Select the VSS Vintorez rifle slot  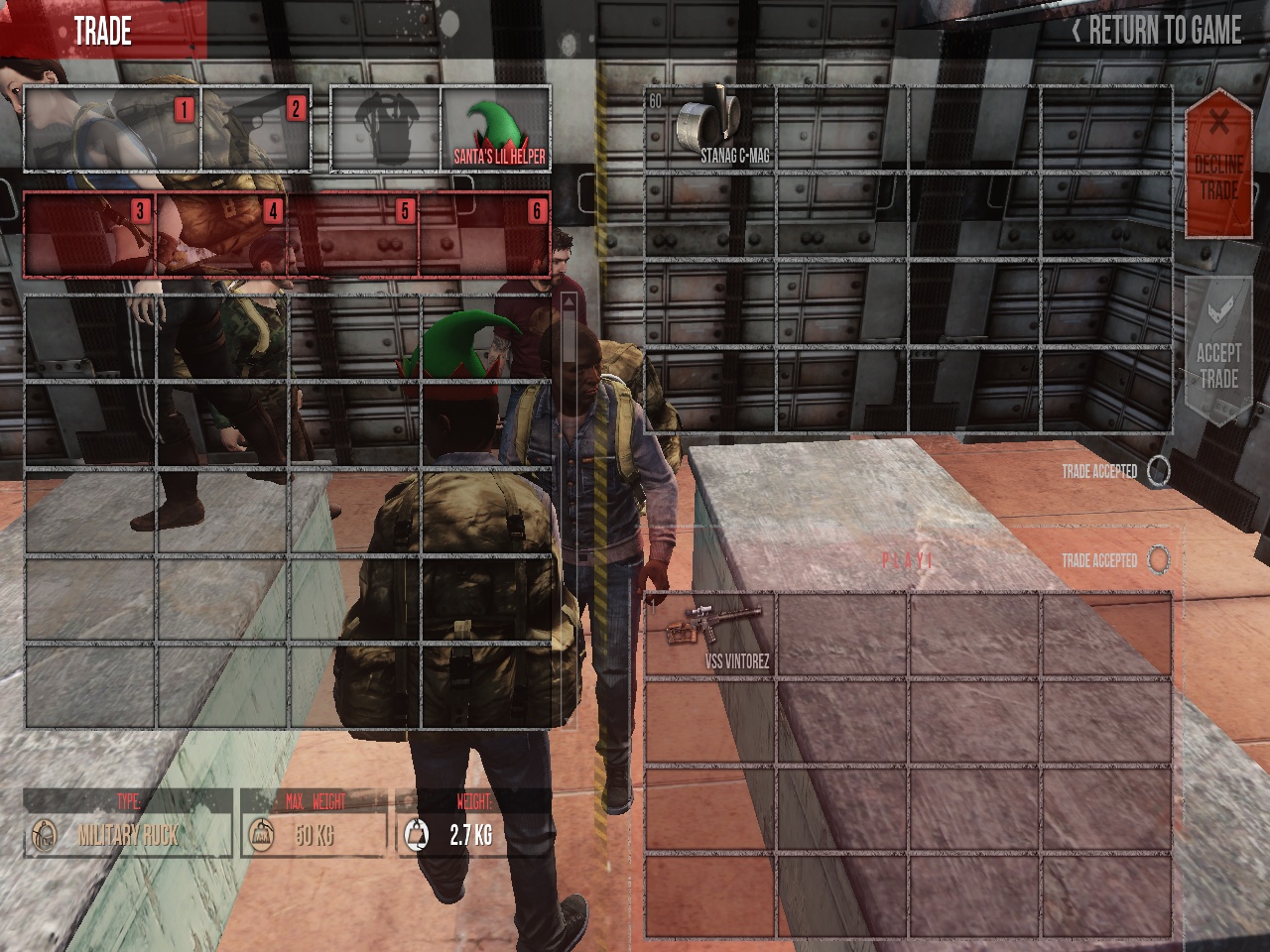click(x=710, y=635)
